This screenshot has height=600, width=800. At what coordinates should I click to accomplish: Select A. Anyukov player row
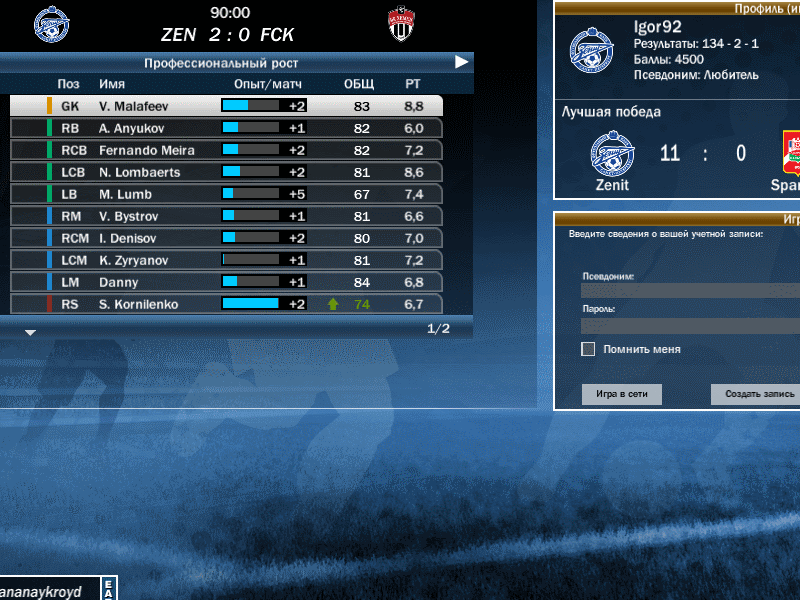226,128
